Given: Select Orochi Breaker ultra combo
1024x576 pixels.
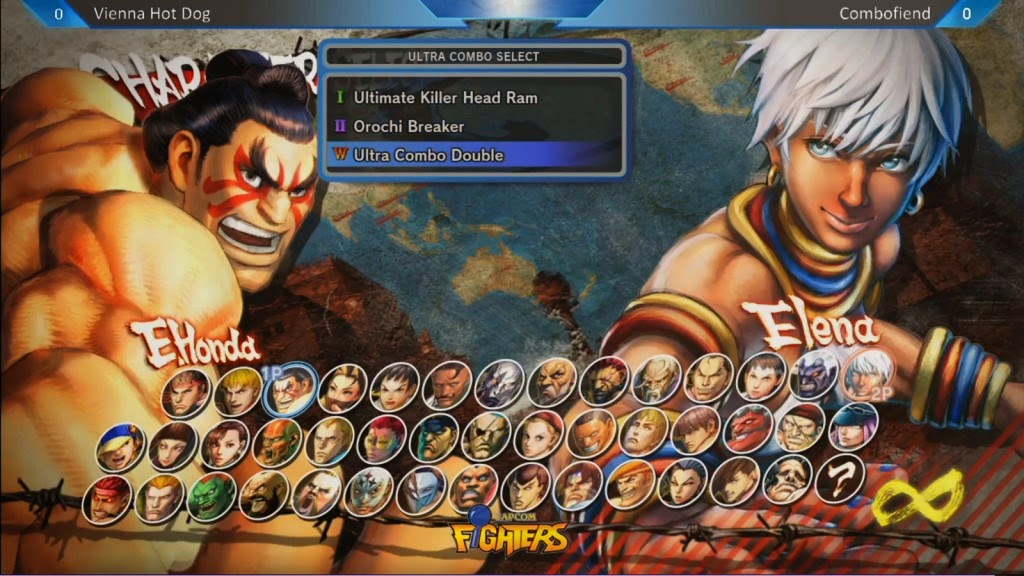Looking at the screenshot, I should 408,127.
